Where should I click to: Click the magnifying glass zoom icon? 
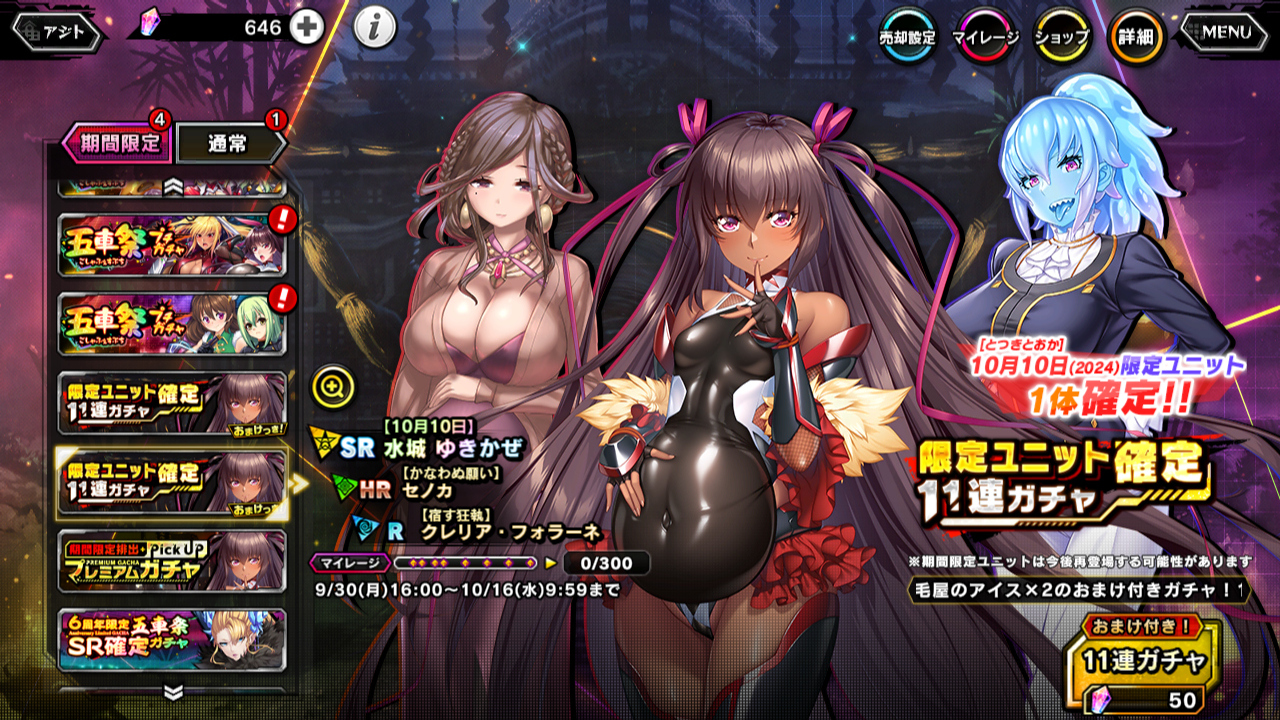point(330,384)
